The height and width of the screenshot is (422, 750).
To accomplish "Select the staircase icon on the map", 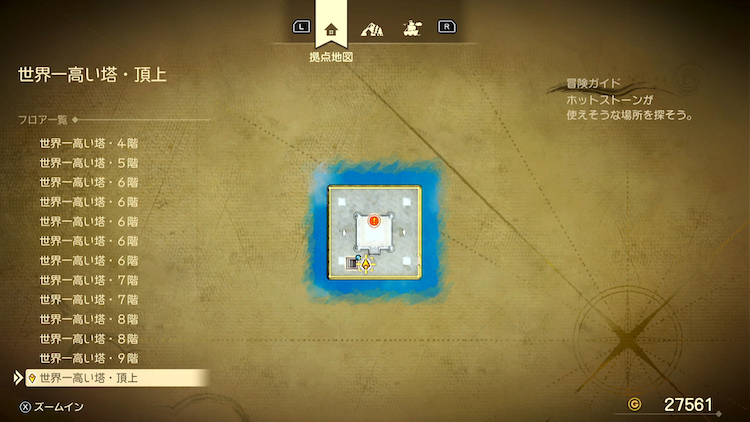I will (352, 263).
